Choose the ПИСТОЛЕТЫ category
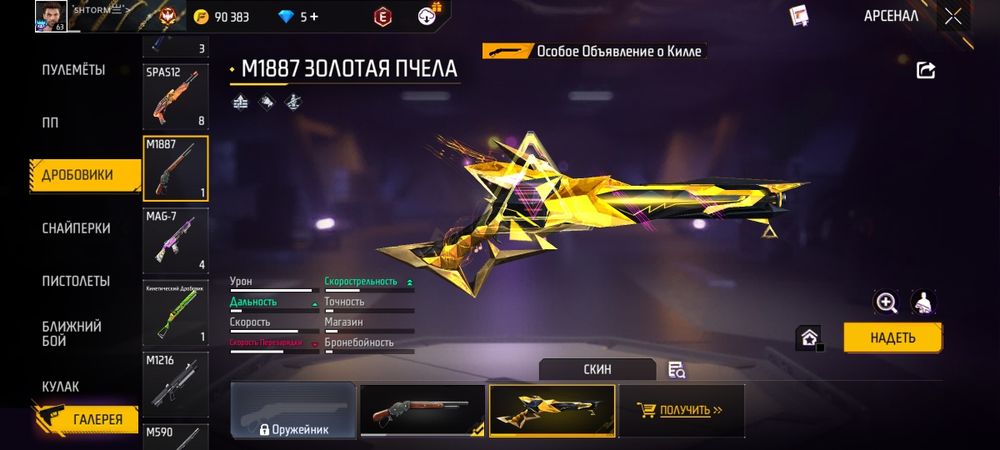The height and width of the screenshot is (450, 1000). [76, 281]
